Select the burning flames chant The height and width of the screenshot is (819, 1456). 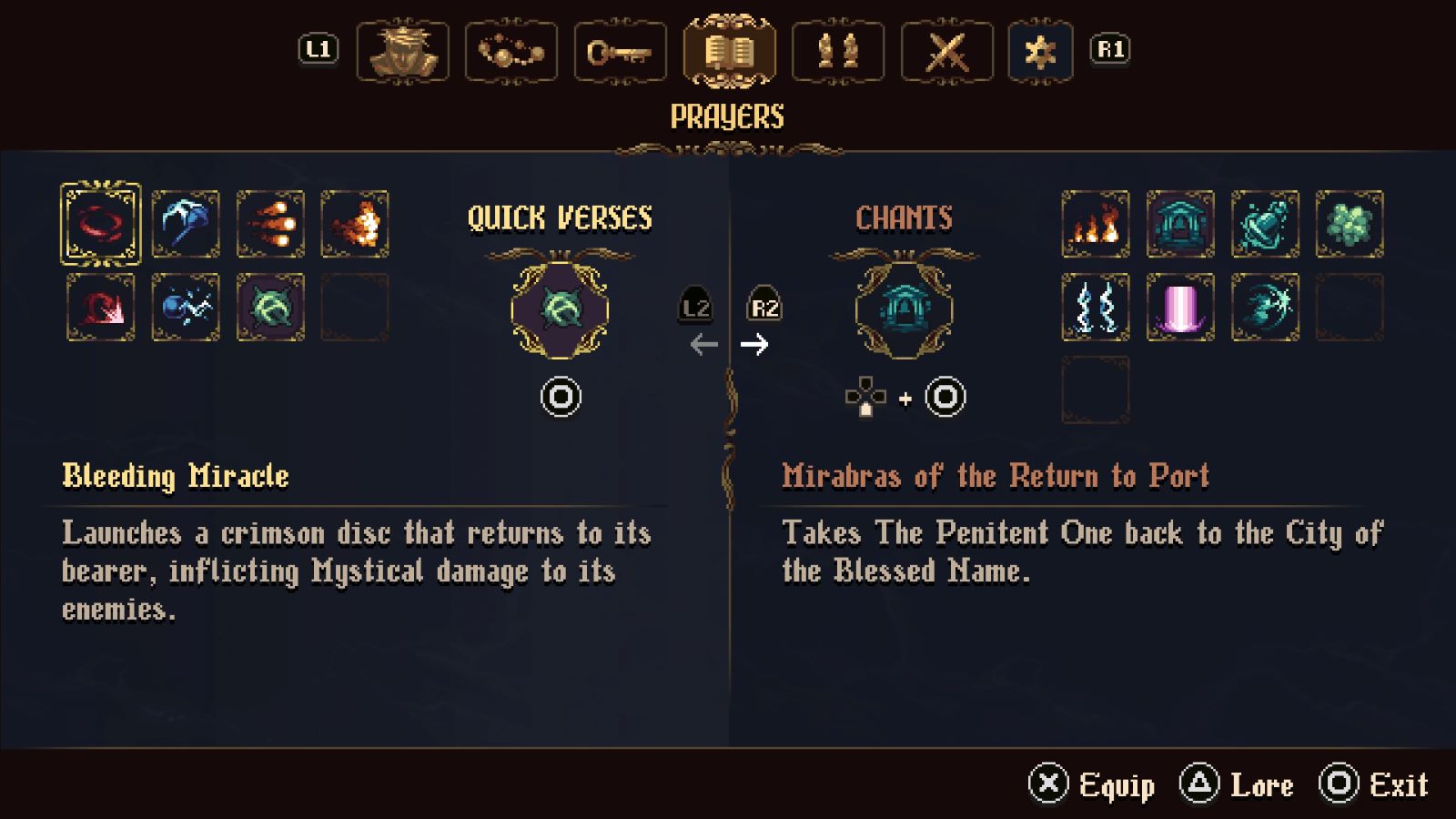click(1096, 224)
